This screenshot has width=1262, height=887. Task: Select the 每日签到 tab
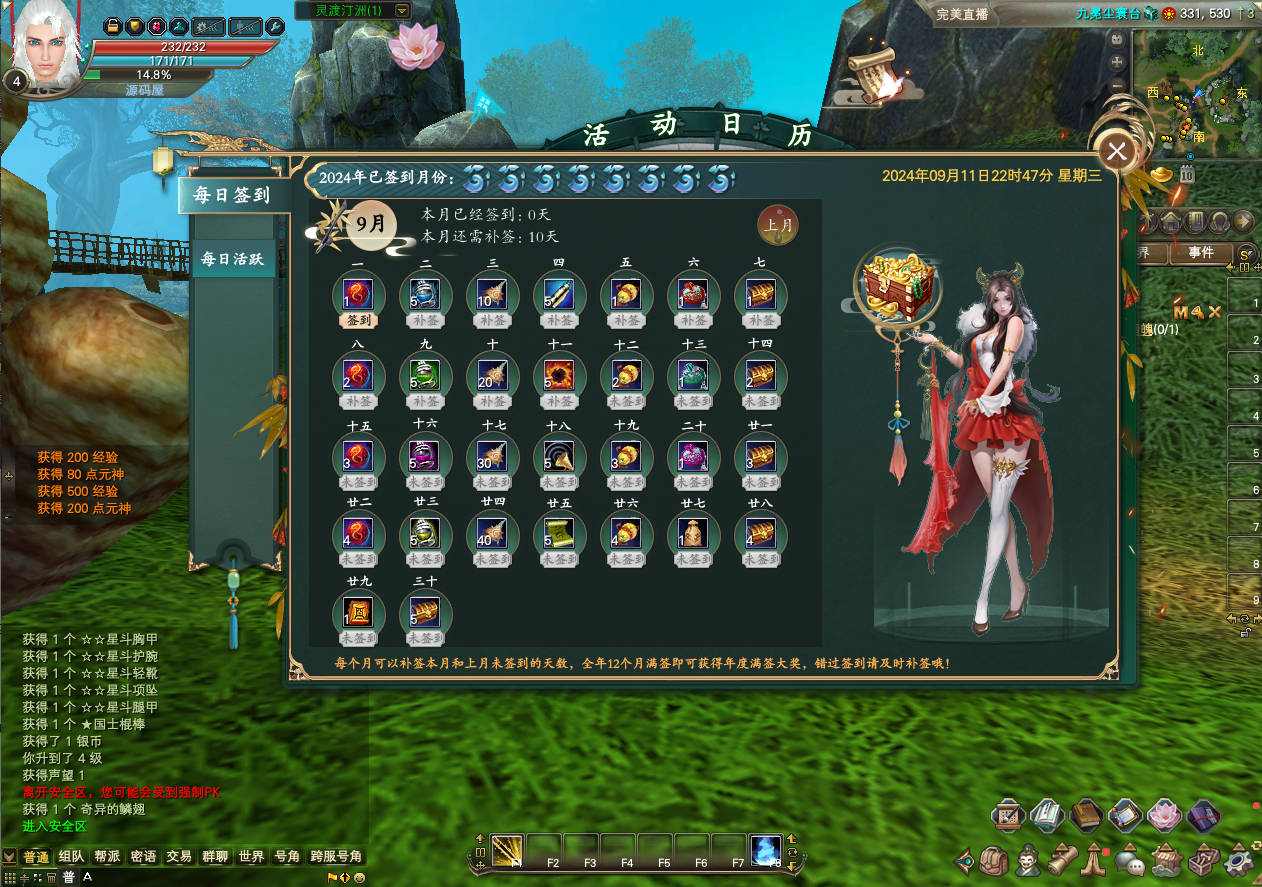pos(233,195)
